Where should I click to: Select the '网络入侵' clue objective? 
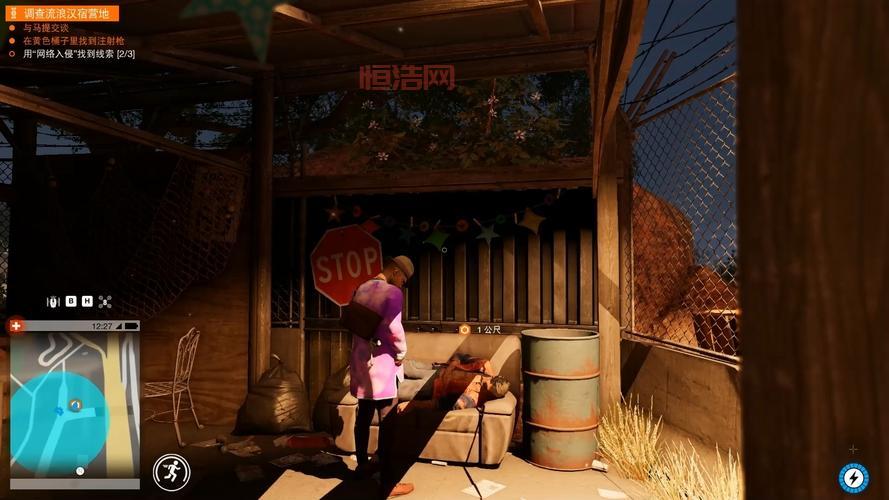tap(79, 54)
